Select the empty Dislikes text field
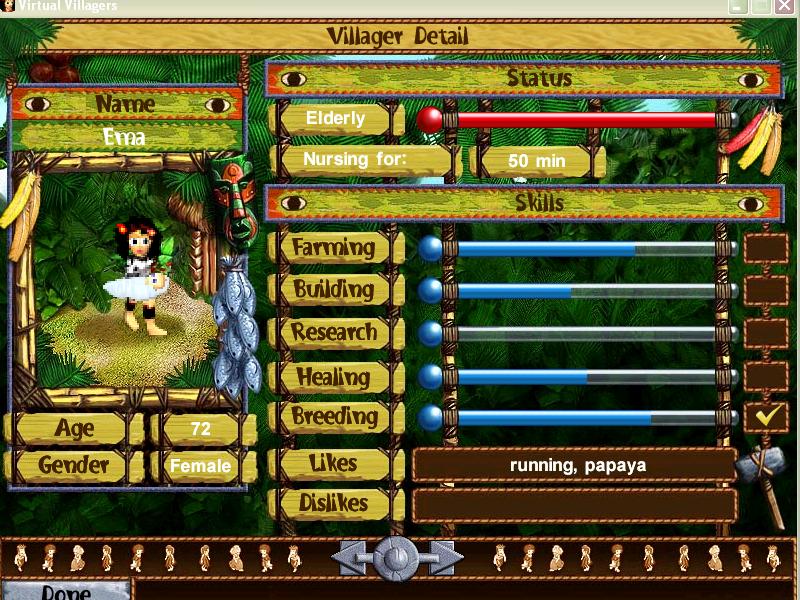 coord(575,505)
